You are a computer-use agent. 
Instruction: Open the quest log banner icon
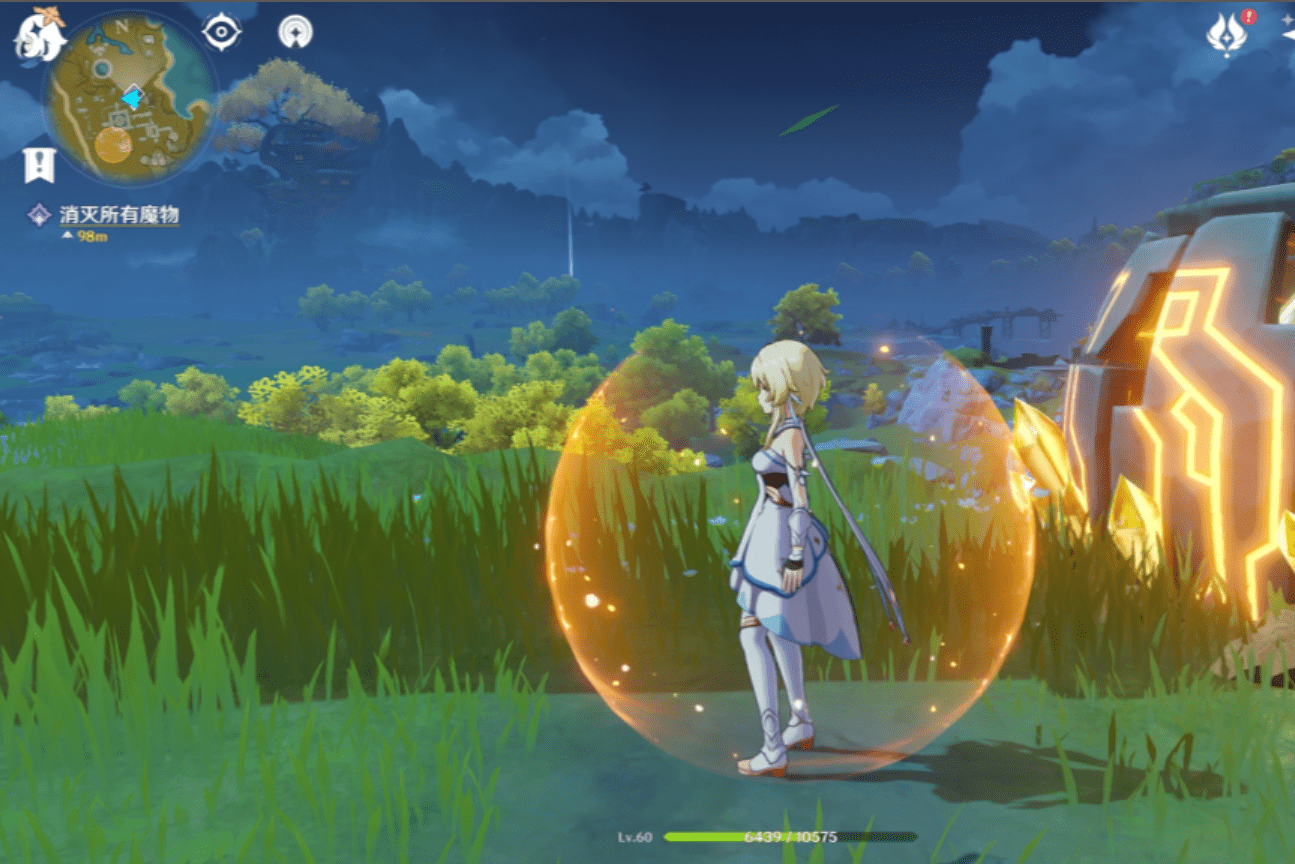[39, 165]
